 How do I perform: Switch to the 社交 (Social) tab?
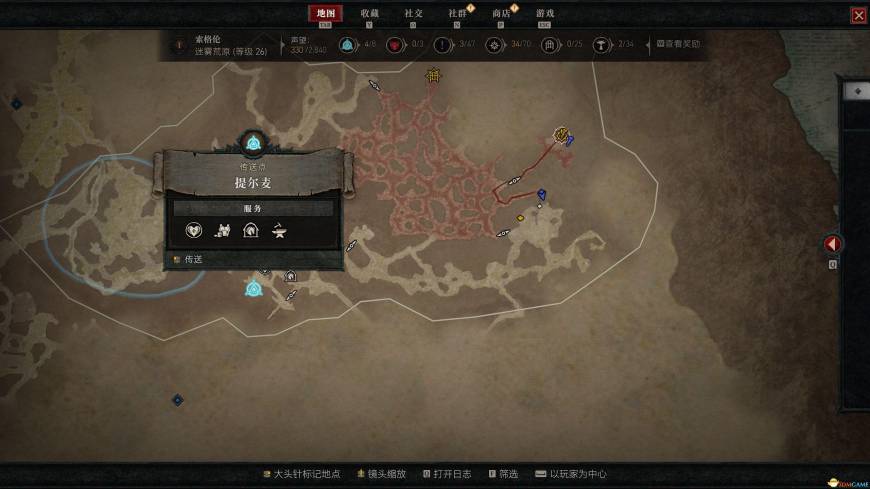(x=413, y=13)
